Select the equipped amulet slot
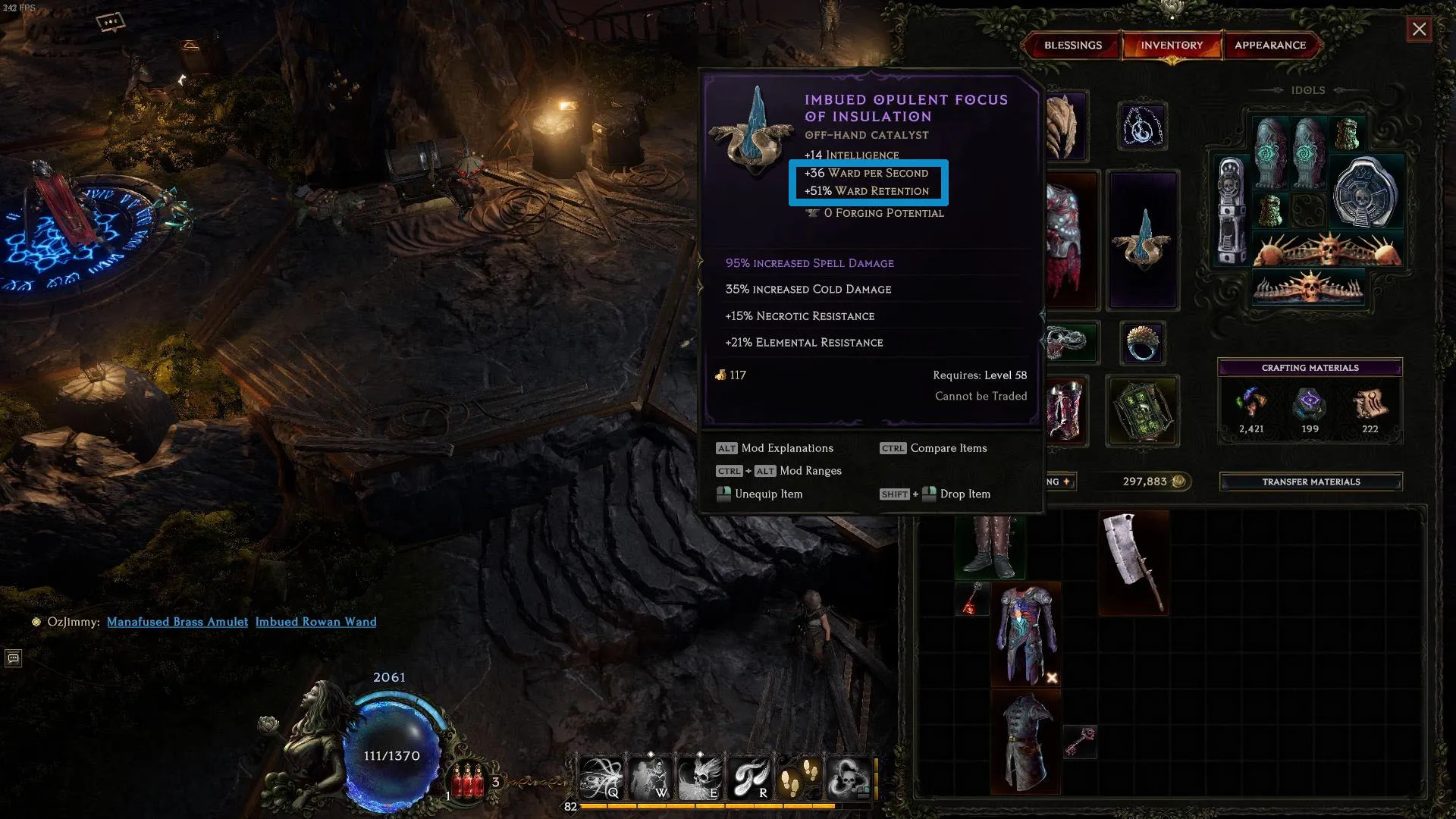The width and height of the screenshot is (1456, 819). tap(1142, 126)
